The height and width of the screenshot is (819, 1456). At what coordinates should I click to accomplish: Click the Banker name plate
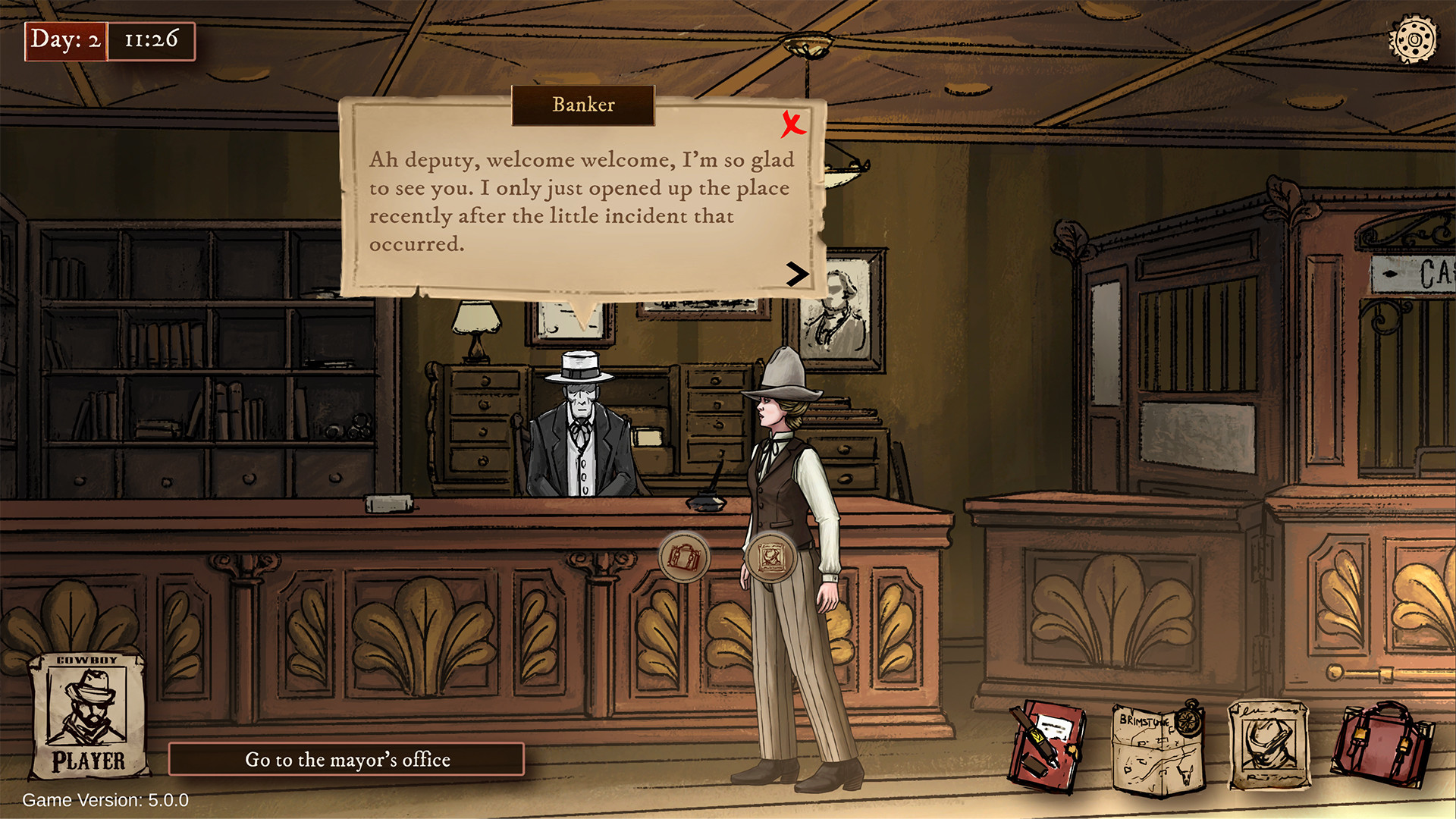[x=582, y=105]
